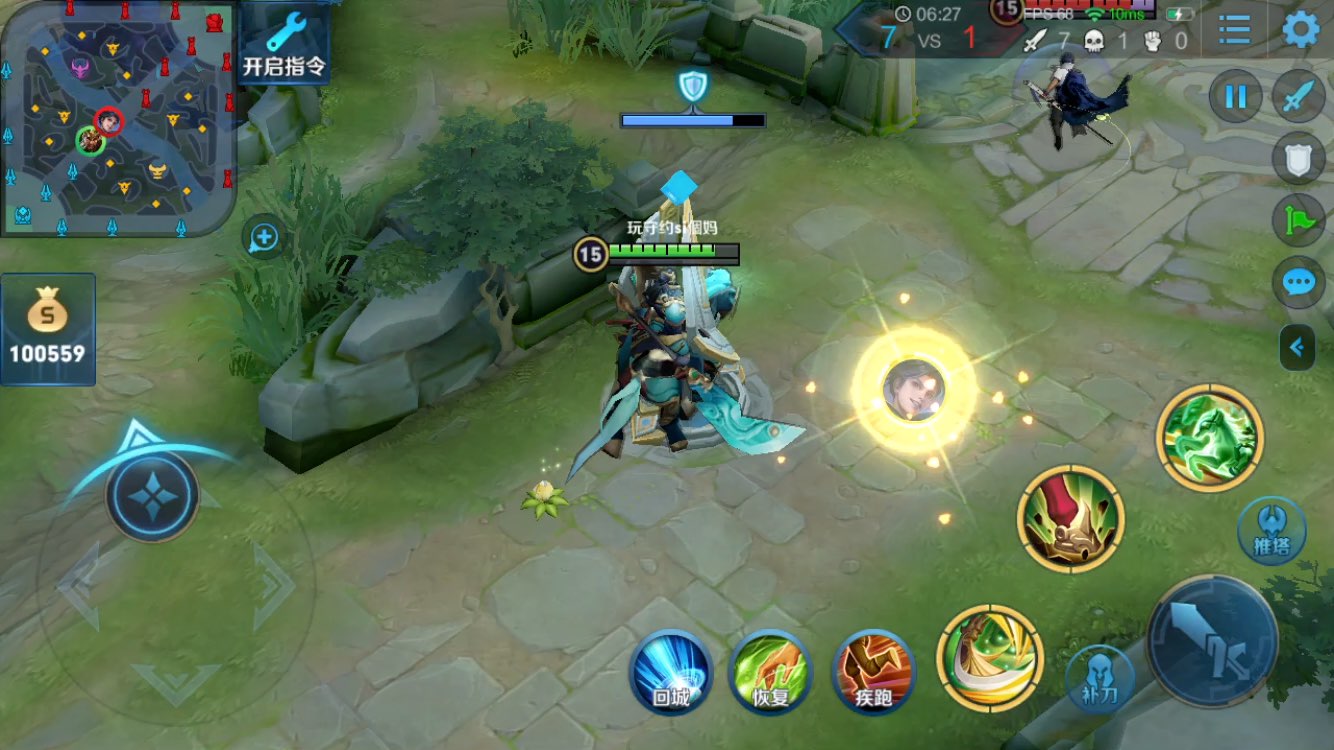The height and width of the screenshot is (750, 1334).
Task: Activate the 疾跑 sprint spell
Action: click(x=873, y=671)
